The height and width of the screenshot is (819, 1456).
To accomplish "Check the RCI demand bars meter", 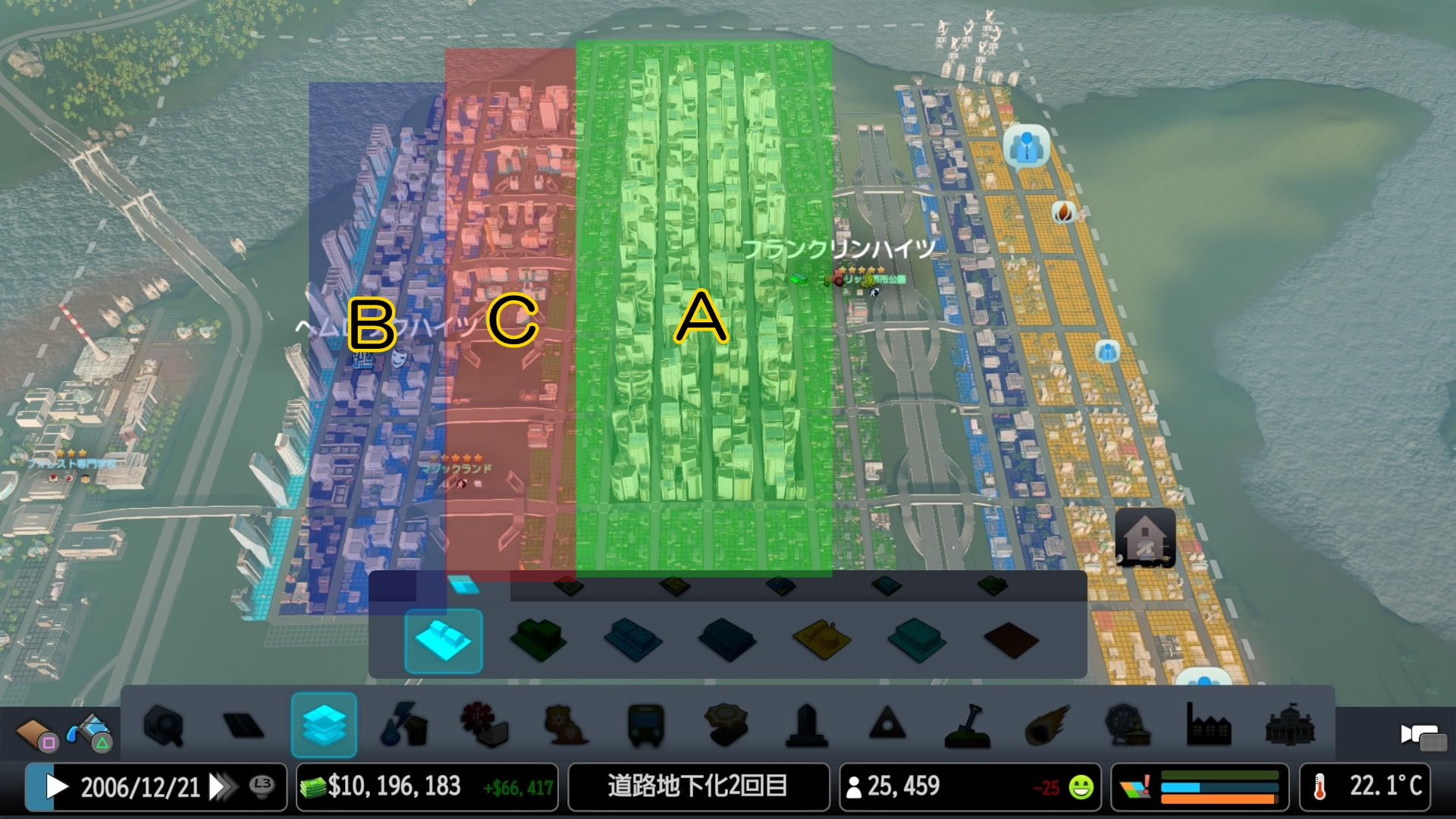I will click(x=1213, y=787).
